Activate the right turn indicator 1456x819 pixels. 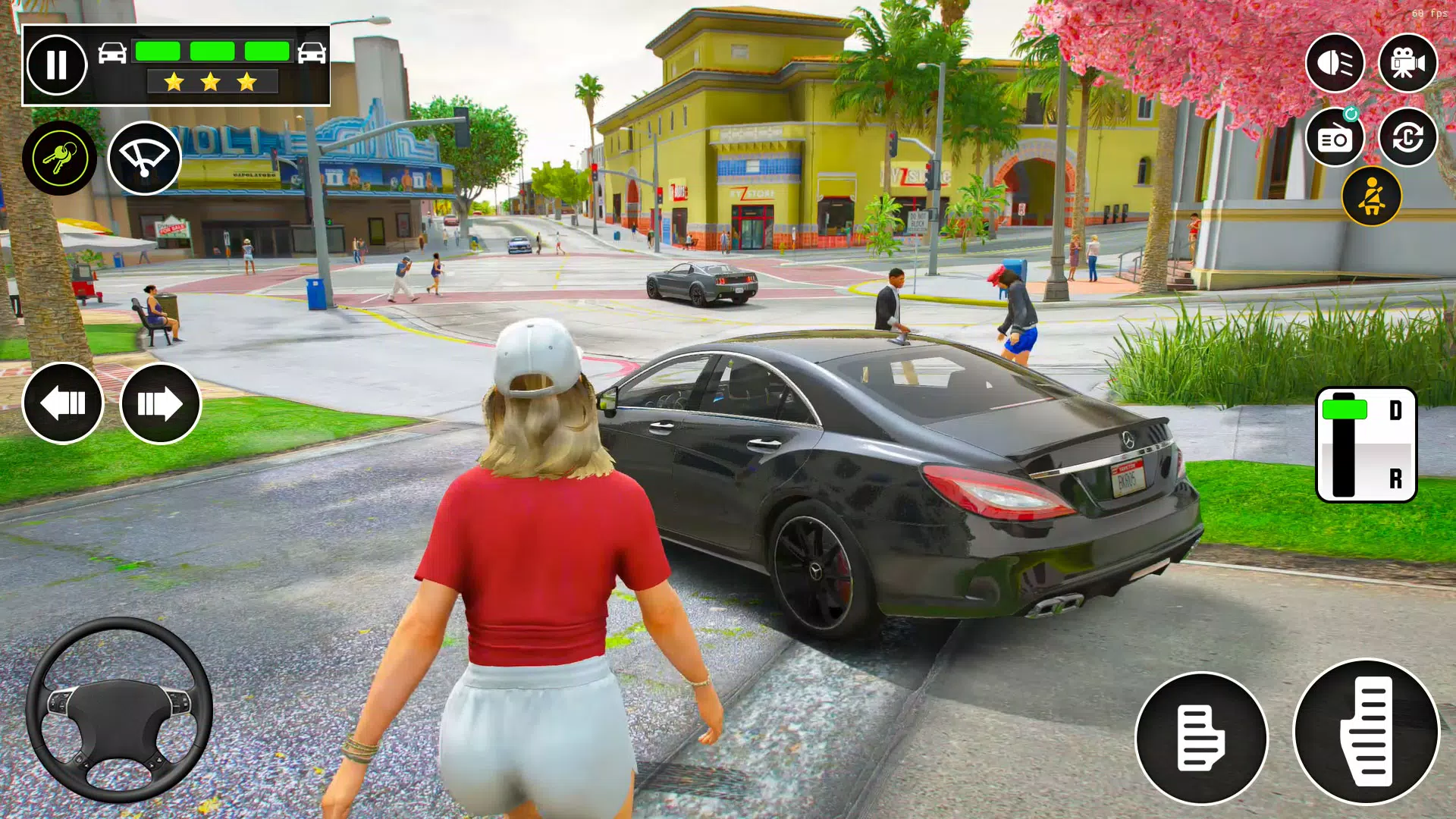point(161,403)
